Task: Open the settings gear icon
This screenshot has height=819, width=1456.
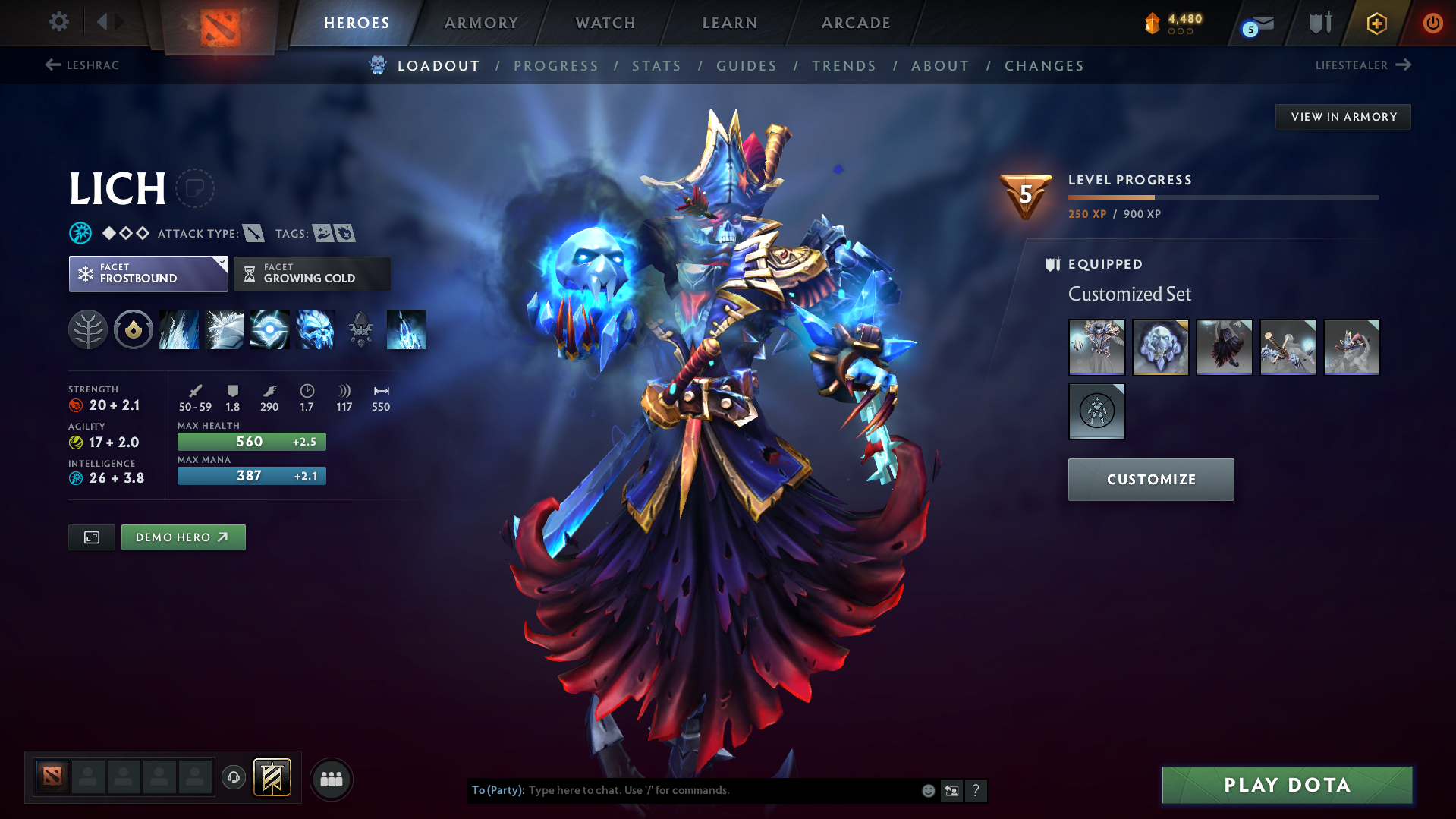Action: 58,23
